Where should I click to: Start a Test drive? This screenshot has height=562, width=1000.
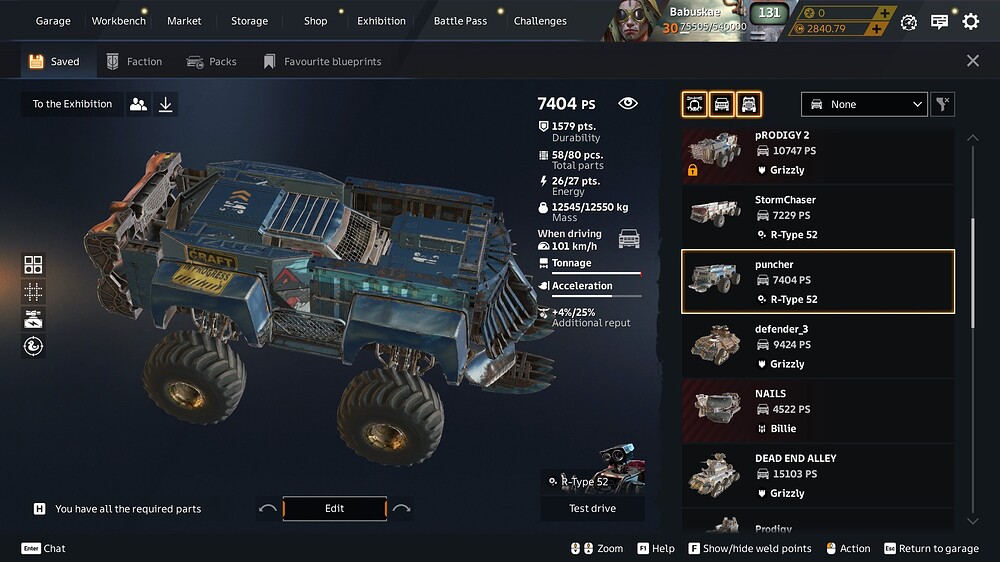592,509
